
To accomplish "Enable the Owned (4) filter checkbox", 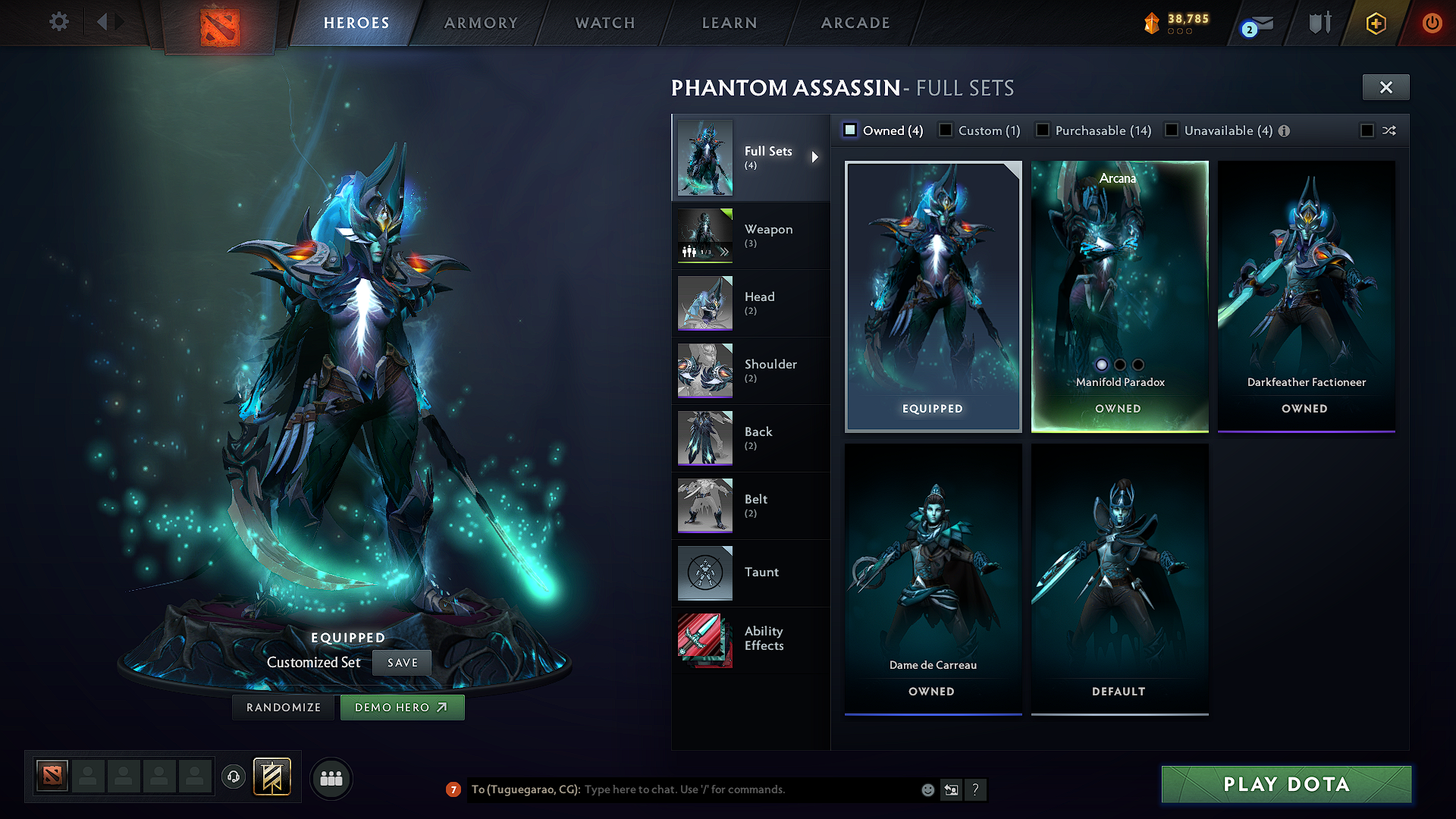I will coord(850,130).
